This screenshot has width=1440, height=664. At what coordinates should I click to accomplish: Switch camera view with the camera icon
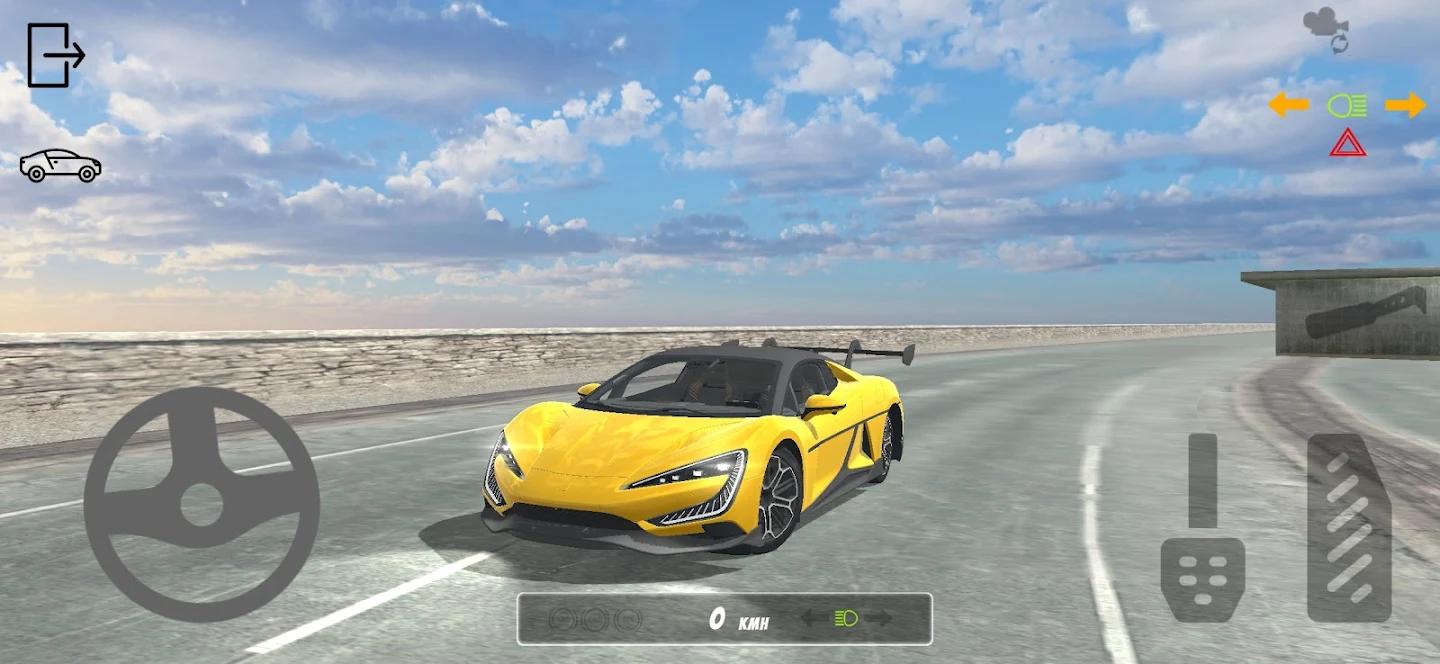(1326, 27)
